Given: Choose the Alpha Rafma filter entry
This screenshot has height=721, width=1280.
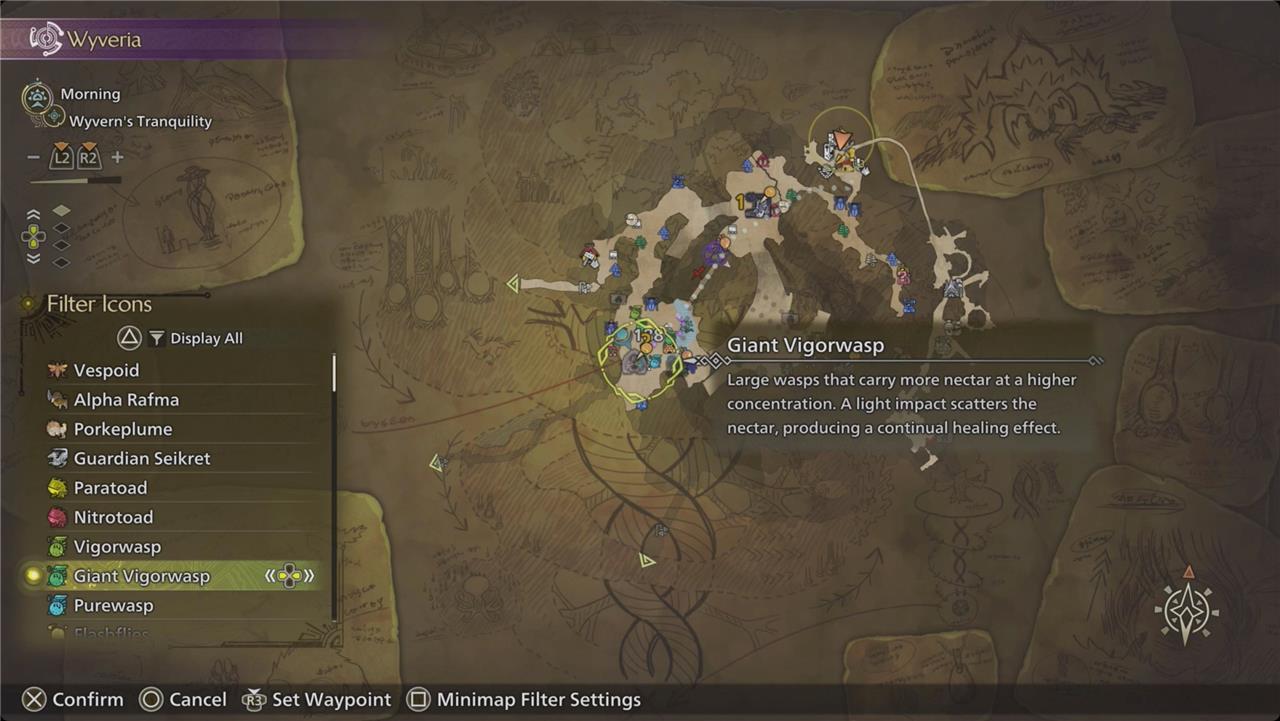Looking at the screenshot, I should [x=126, y=400].
